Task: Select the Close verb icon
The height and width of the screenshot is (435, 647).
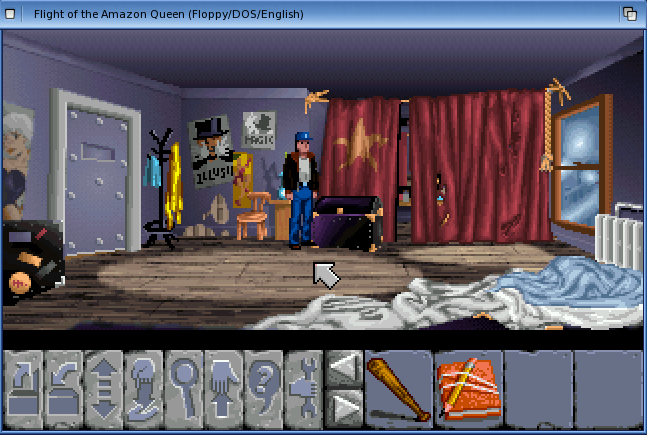Action: [x=64, y=385]
